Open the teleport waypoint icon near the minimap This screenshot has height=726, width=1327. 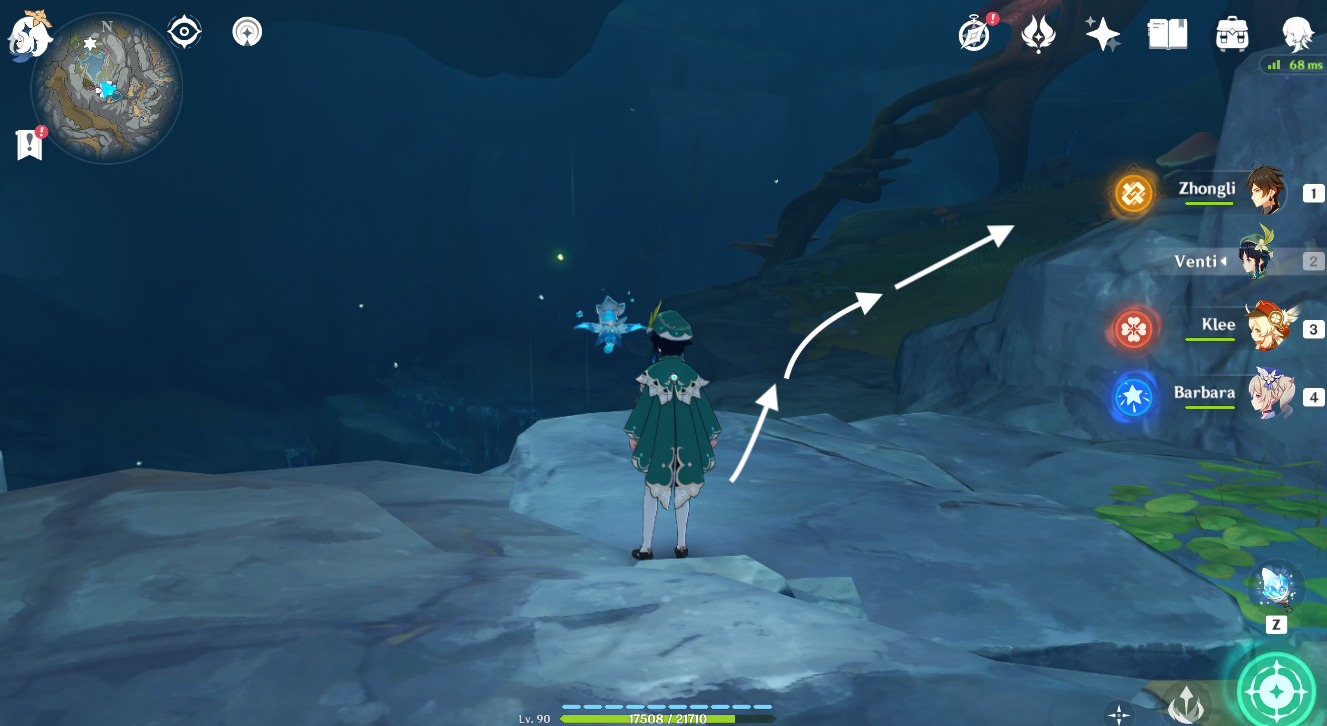(x=246, y=31)
